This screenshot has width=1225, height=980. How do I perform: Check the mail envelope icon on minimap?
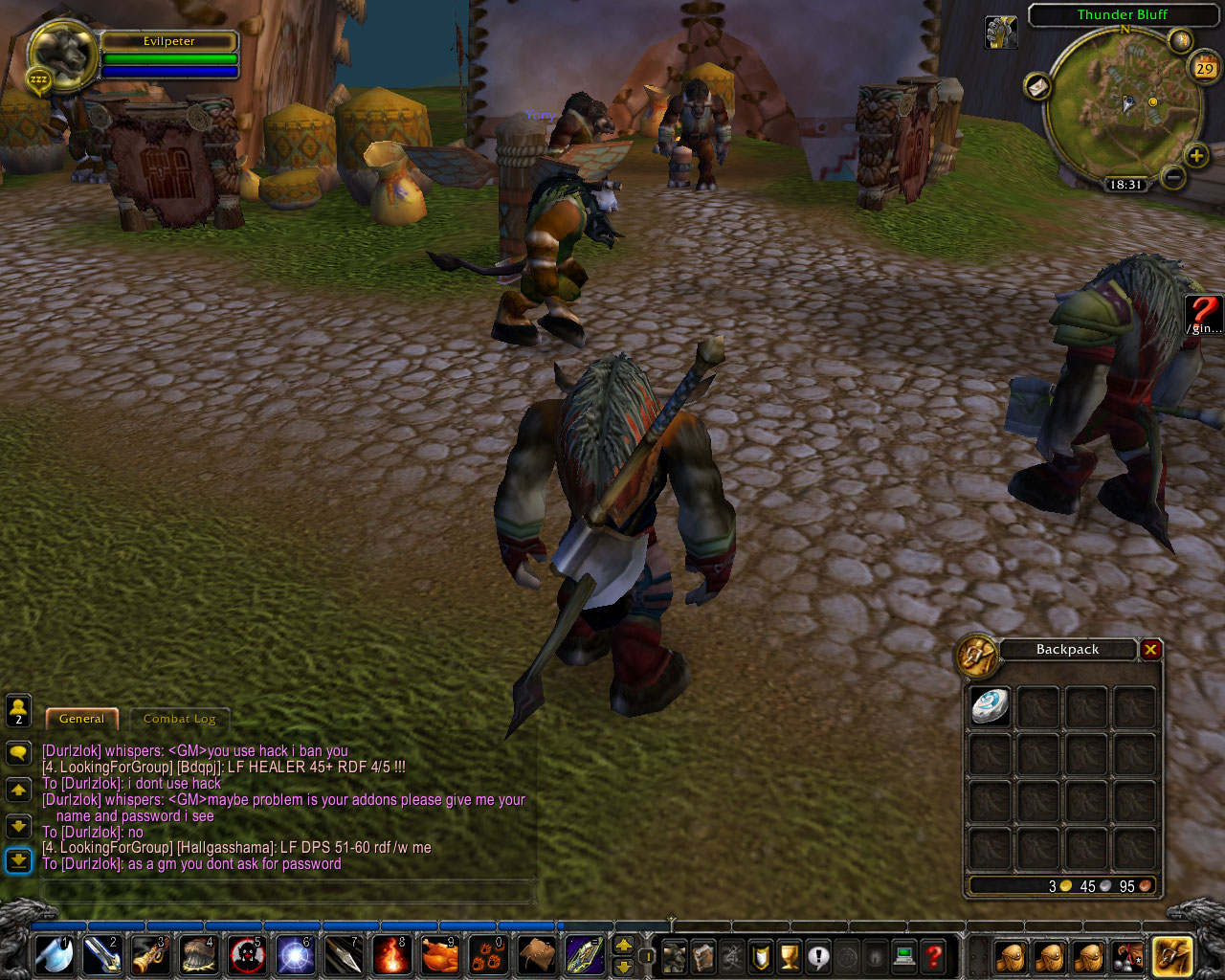(1038, 87)
